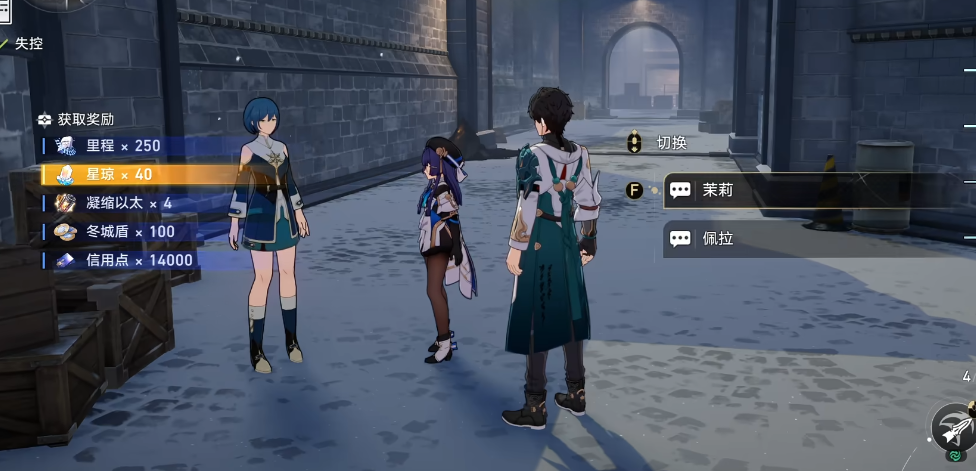Open the 失控 quest tracker
Viewport: 976px width, 471px height.
pyautogui.click(x=26, y=44)
